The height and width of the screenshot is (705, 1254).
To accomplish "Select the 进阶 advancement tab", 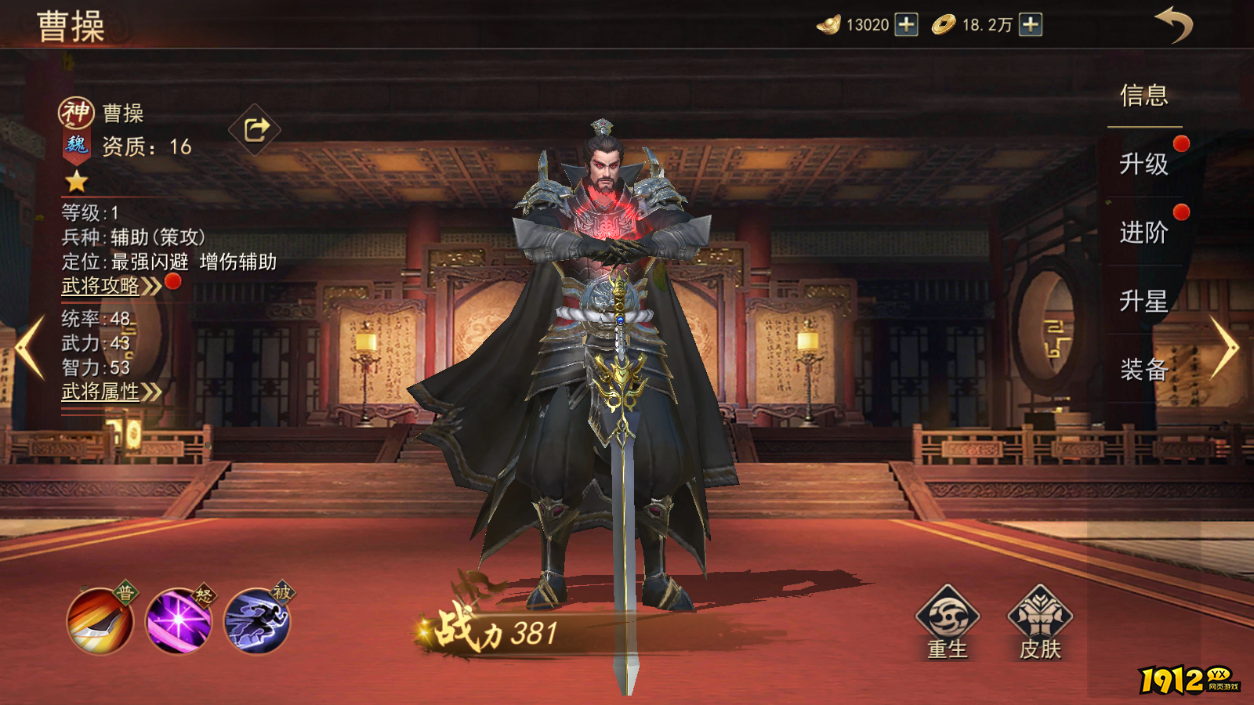I will pyautogui.click(x=1144, y=233).
